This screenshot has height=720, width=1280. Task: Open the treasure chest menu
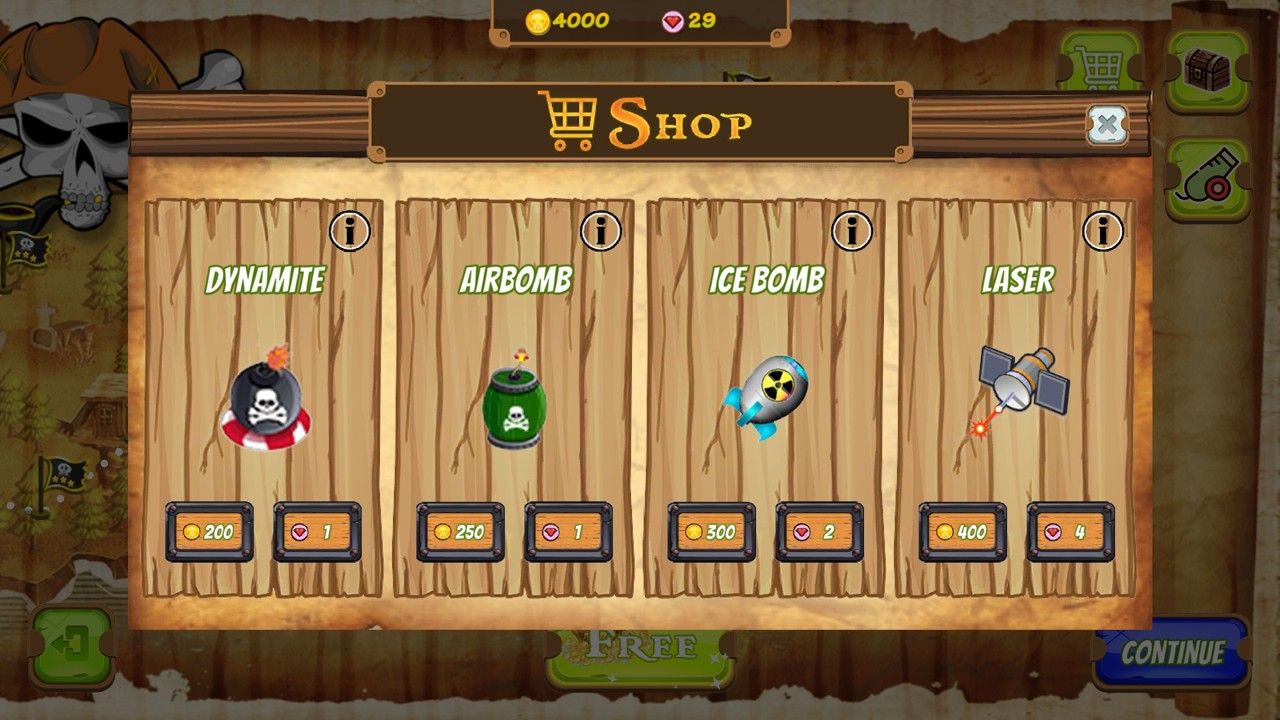point(1208,69)
